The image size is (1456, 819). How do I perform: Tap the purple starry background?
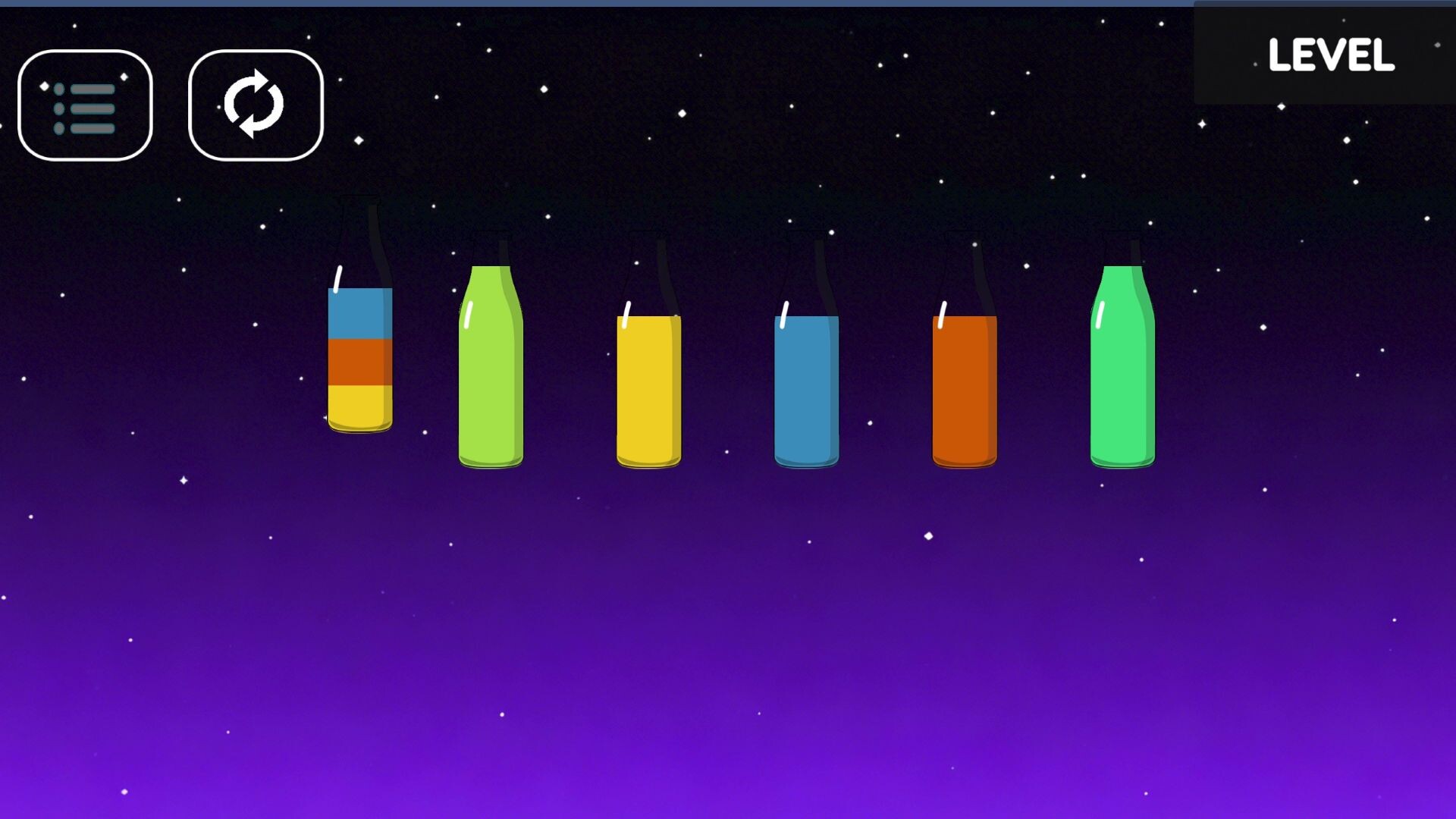[x=728, y=645]
